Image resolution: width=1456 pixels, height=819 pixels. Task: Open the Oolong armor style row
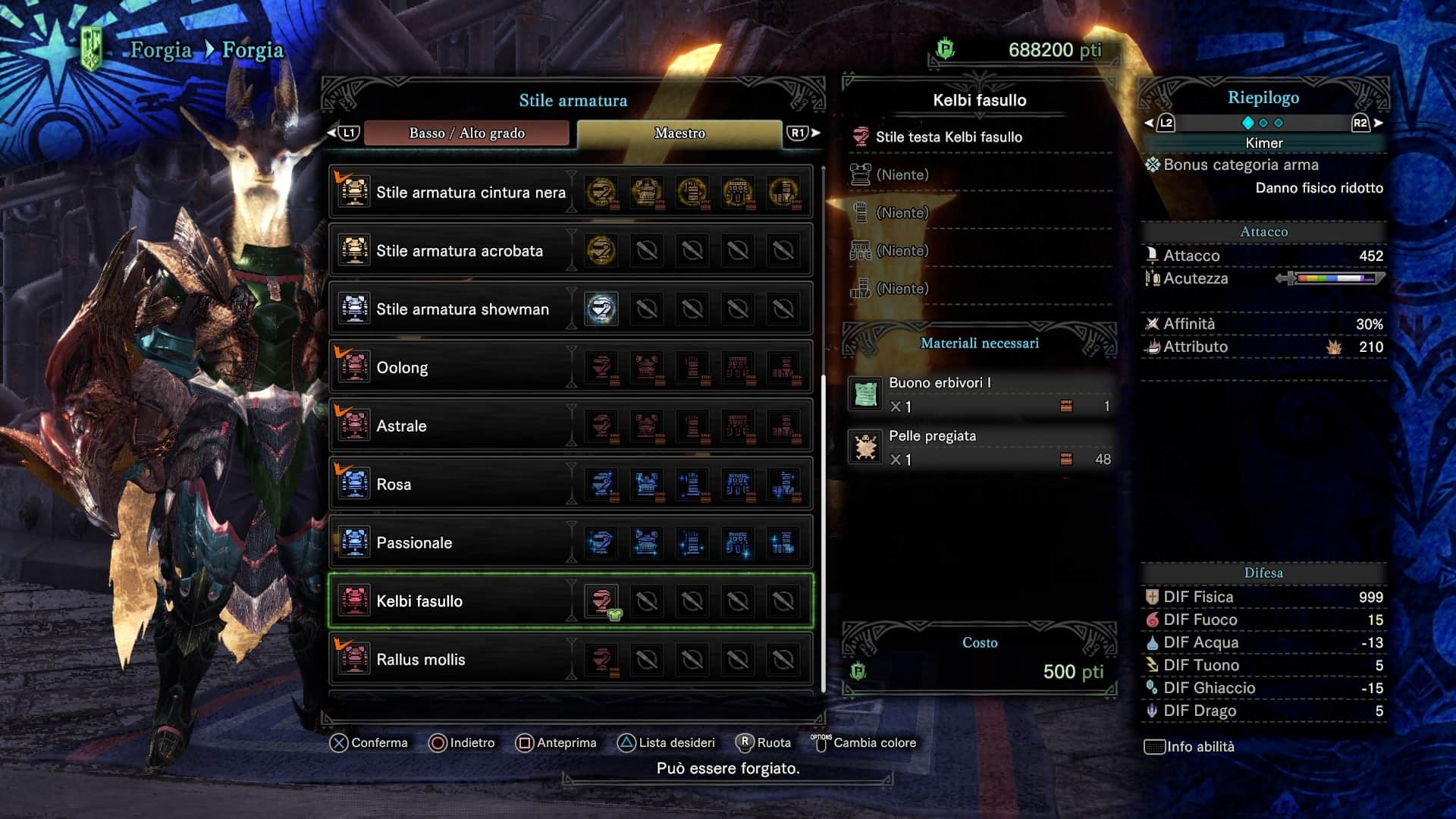pos(402,368)
